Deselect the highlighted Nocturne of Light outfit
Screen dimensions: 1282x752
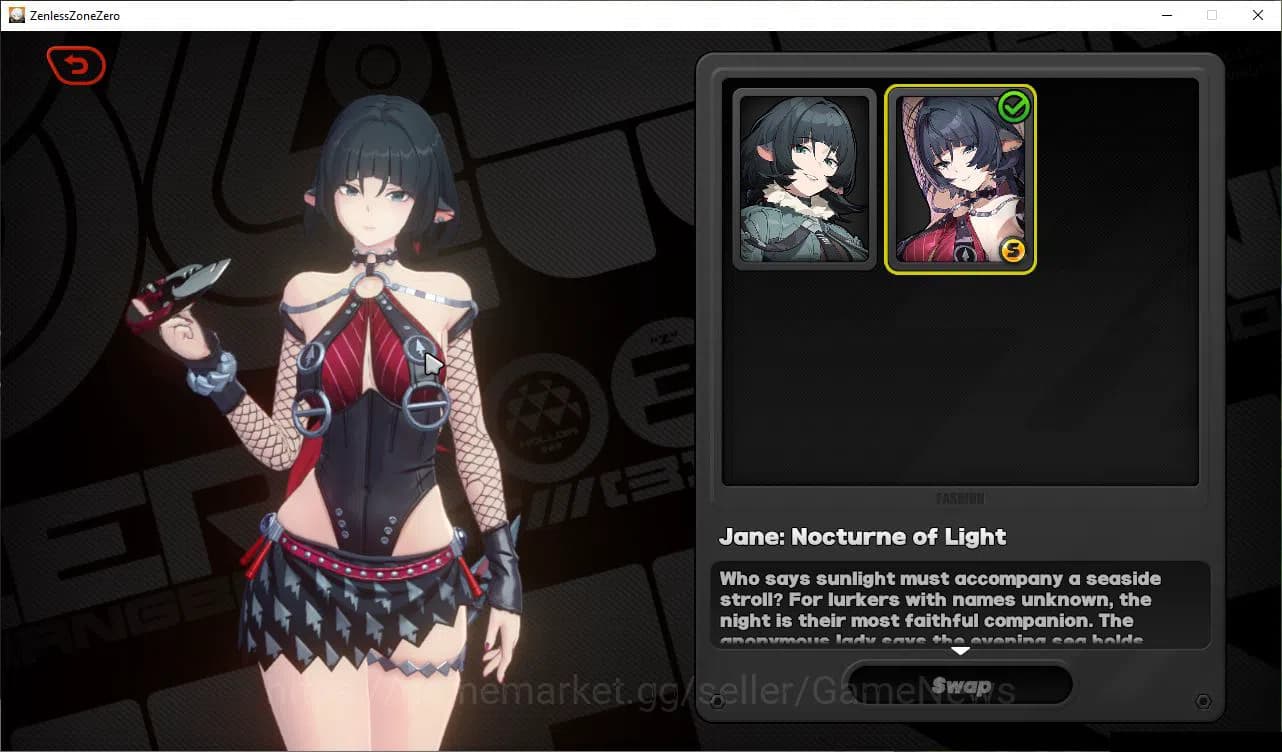(960, 180)
